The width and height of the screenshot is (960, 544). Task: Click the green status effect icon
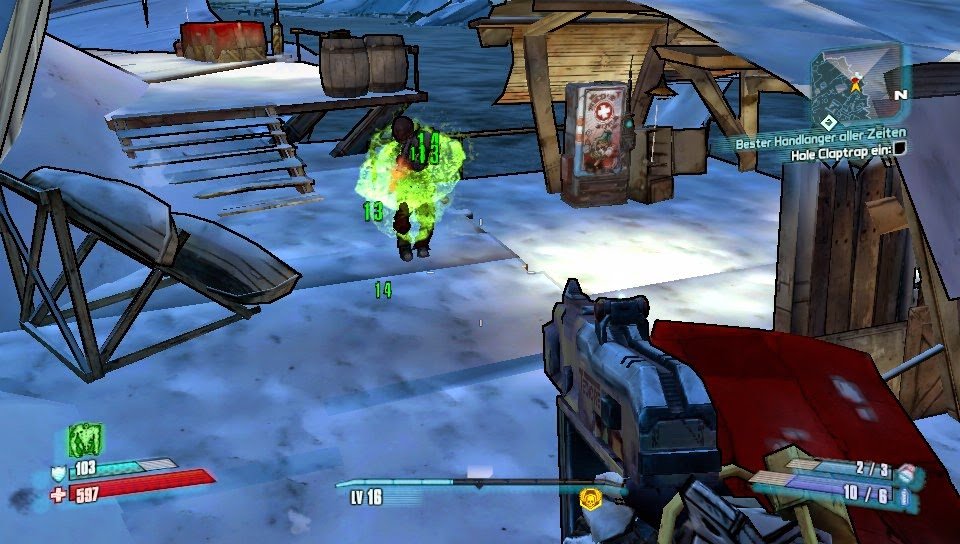coord(85,439)
